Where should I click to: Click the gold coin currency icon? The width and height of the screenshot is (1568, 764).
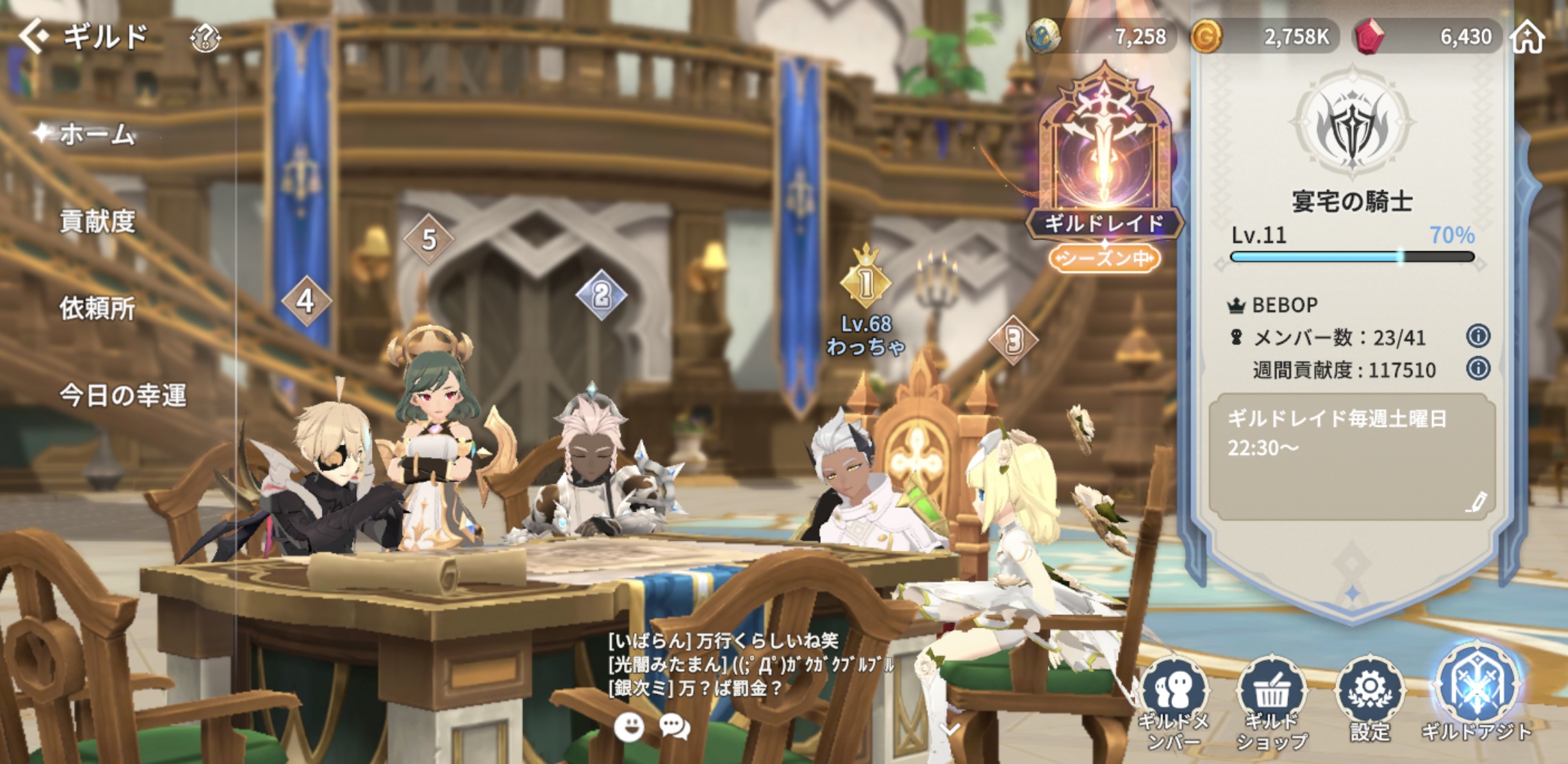click(x=1206, y=36)
